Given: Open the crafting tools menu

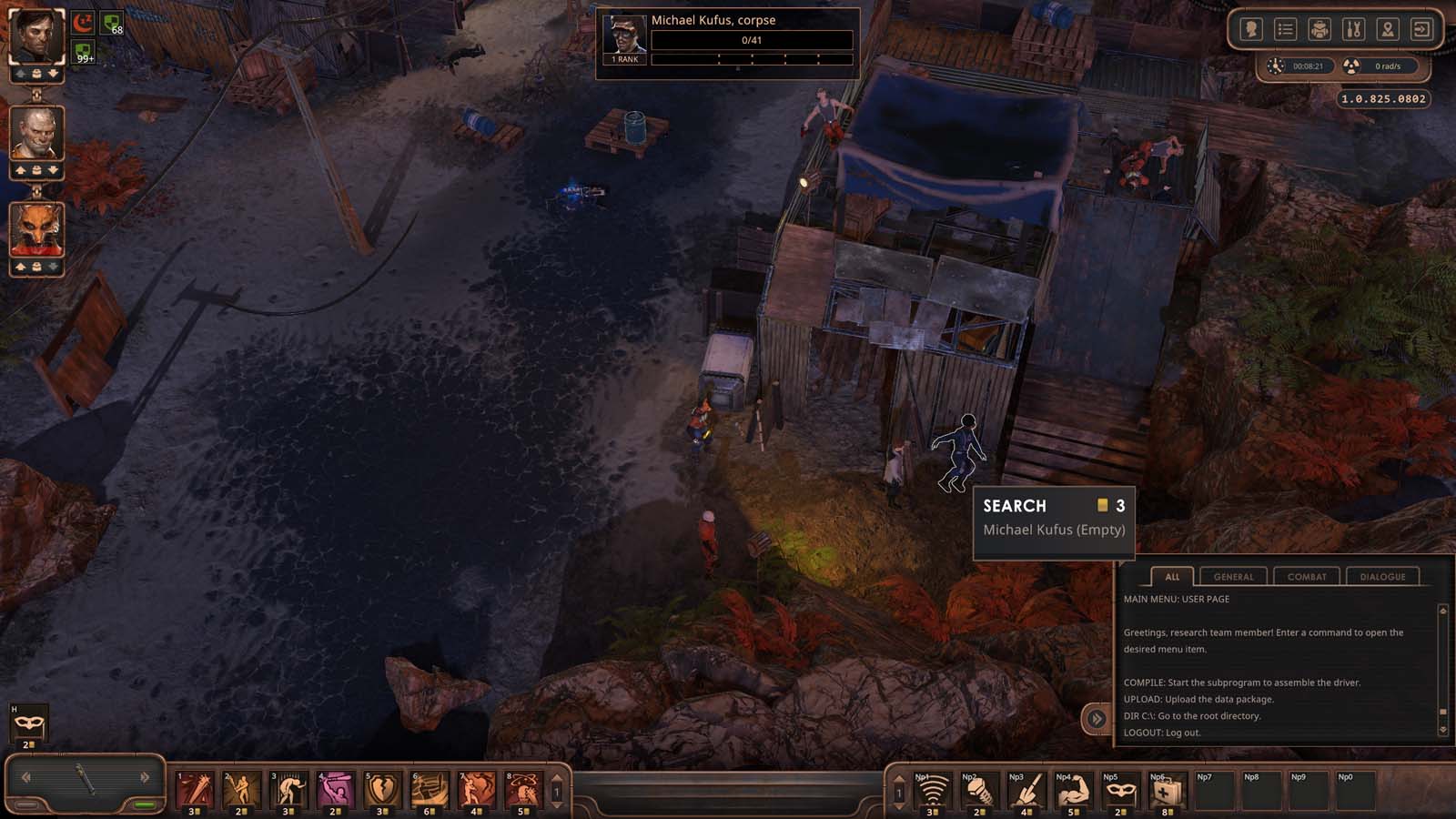Looking at the screenshot, I should tap(1353, 30).
